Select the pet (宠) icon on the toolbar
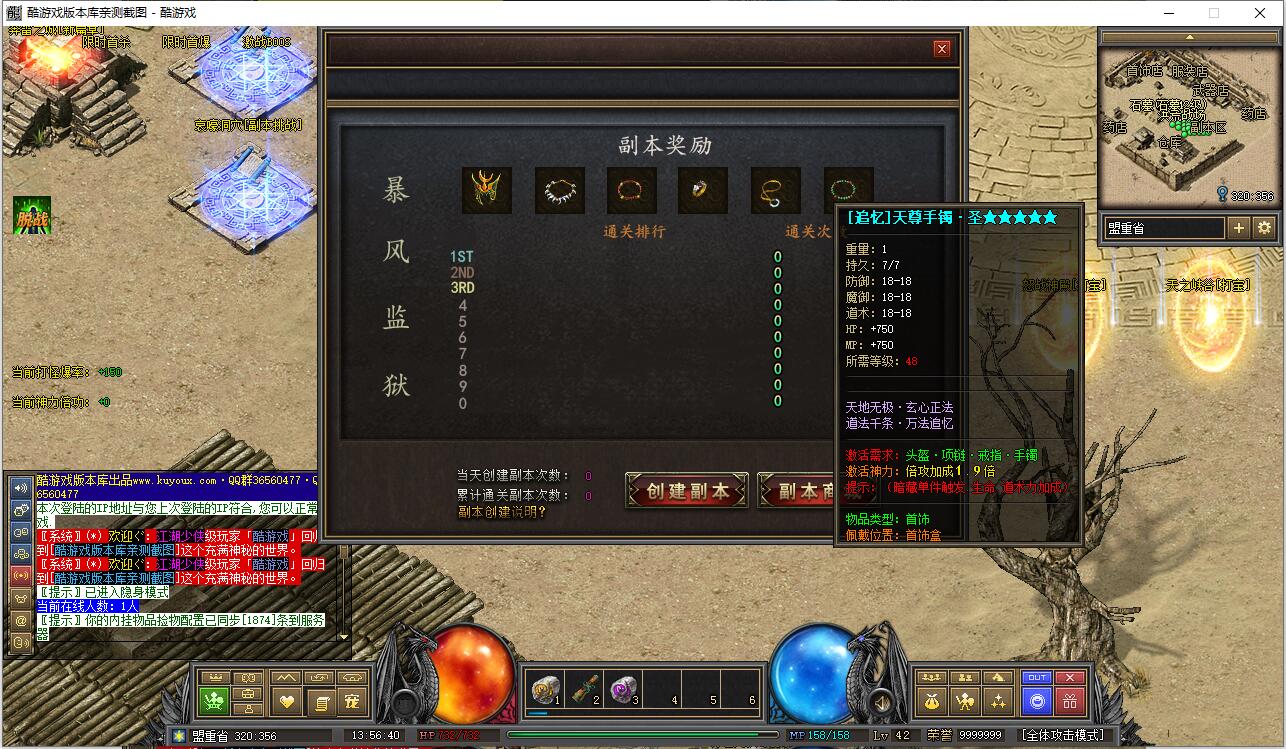Image resolution: width=1286 pixels, height=749 pixels. point(352,702)
